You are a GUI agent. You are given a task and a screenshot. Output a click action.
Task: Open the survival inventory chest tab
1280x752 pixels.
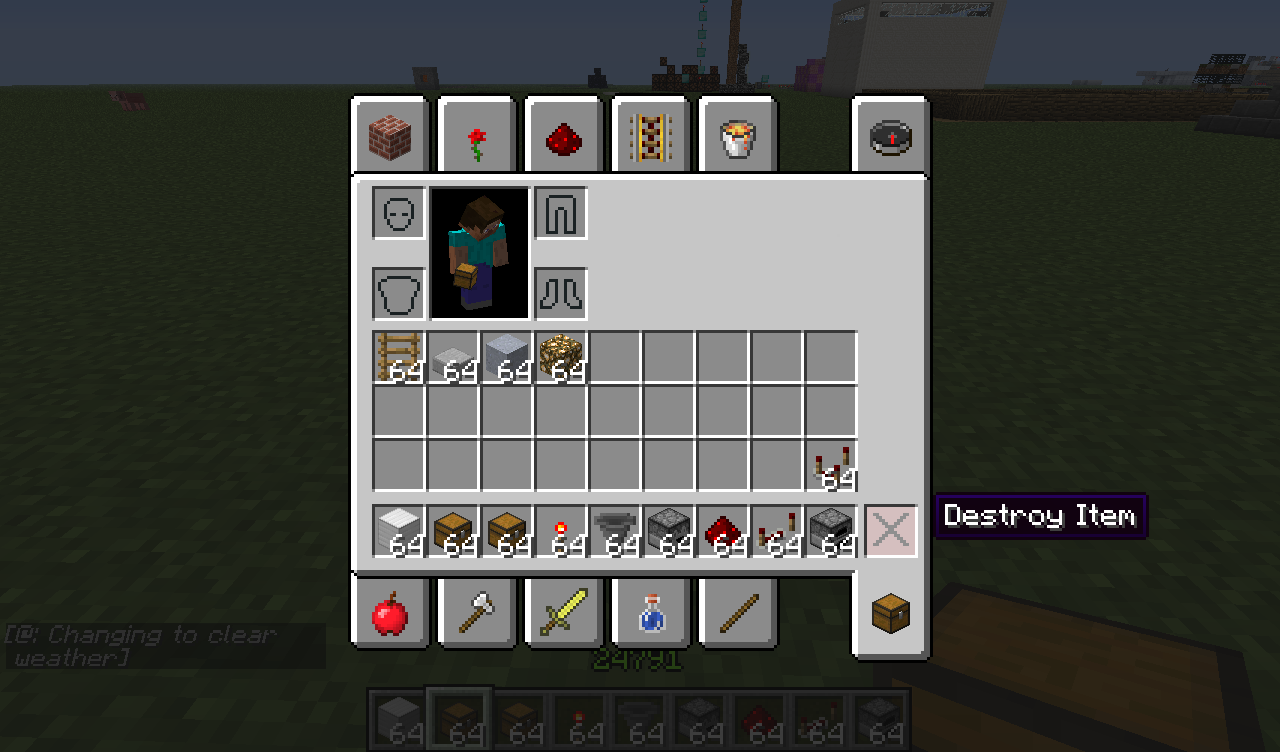pyautogui.click(x=889, y=612)
